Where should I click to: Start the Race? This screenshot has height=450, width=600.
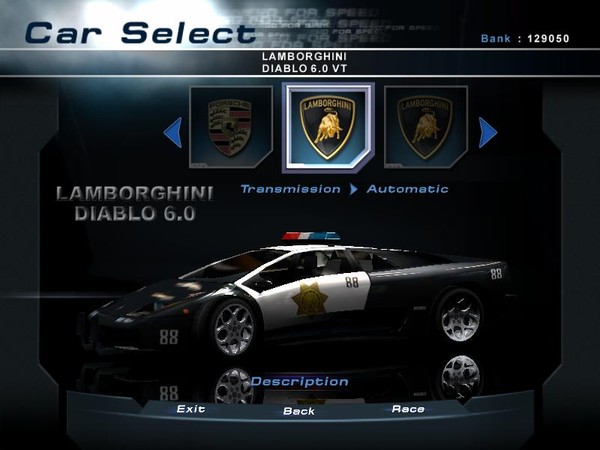coord(408,409)
